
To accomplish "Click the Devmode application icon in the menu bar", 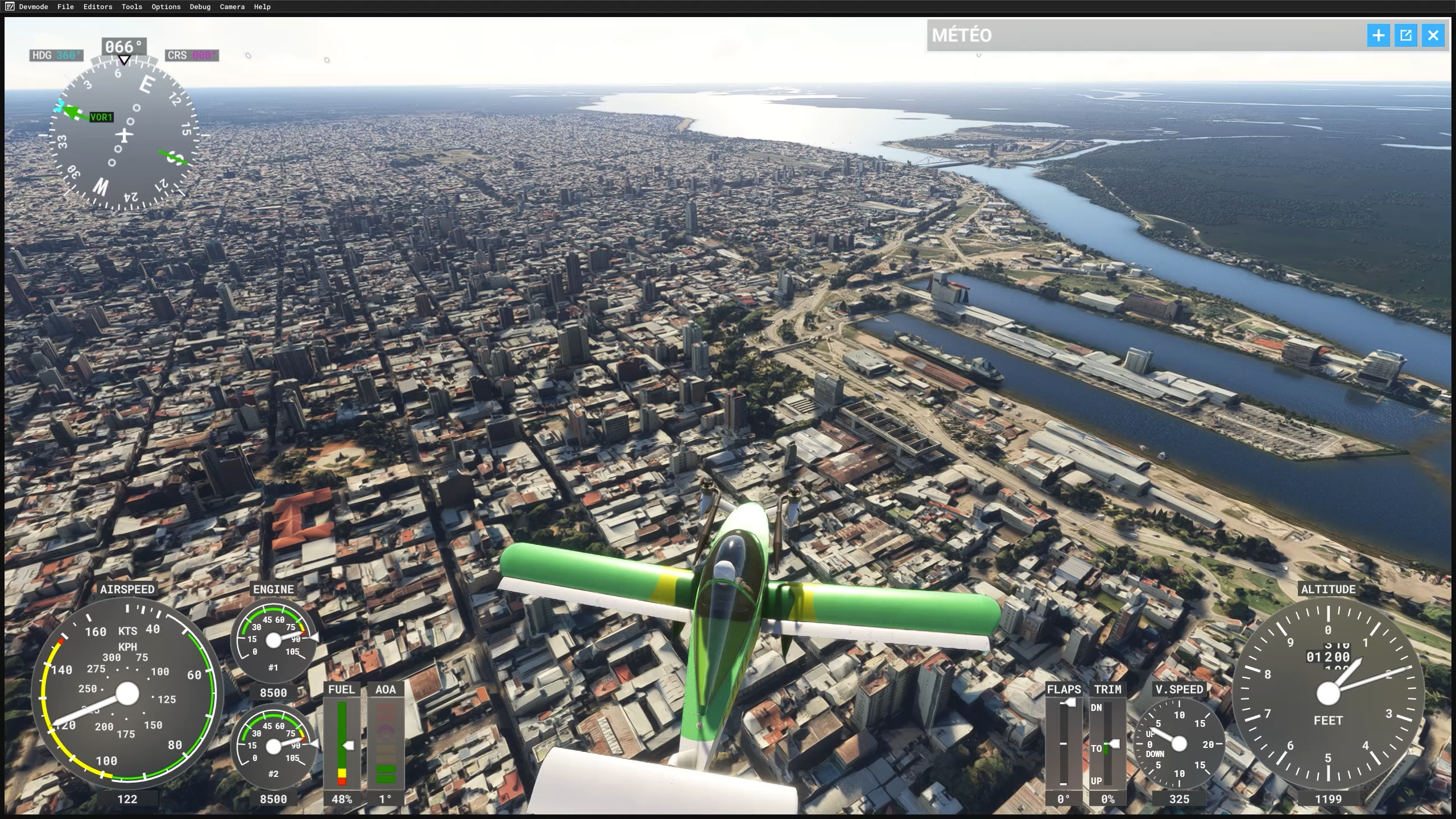I will (x=10, y=7).
